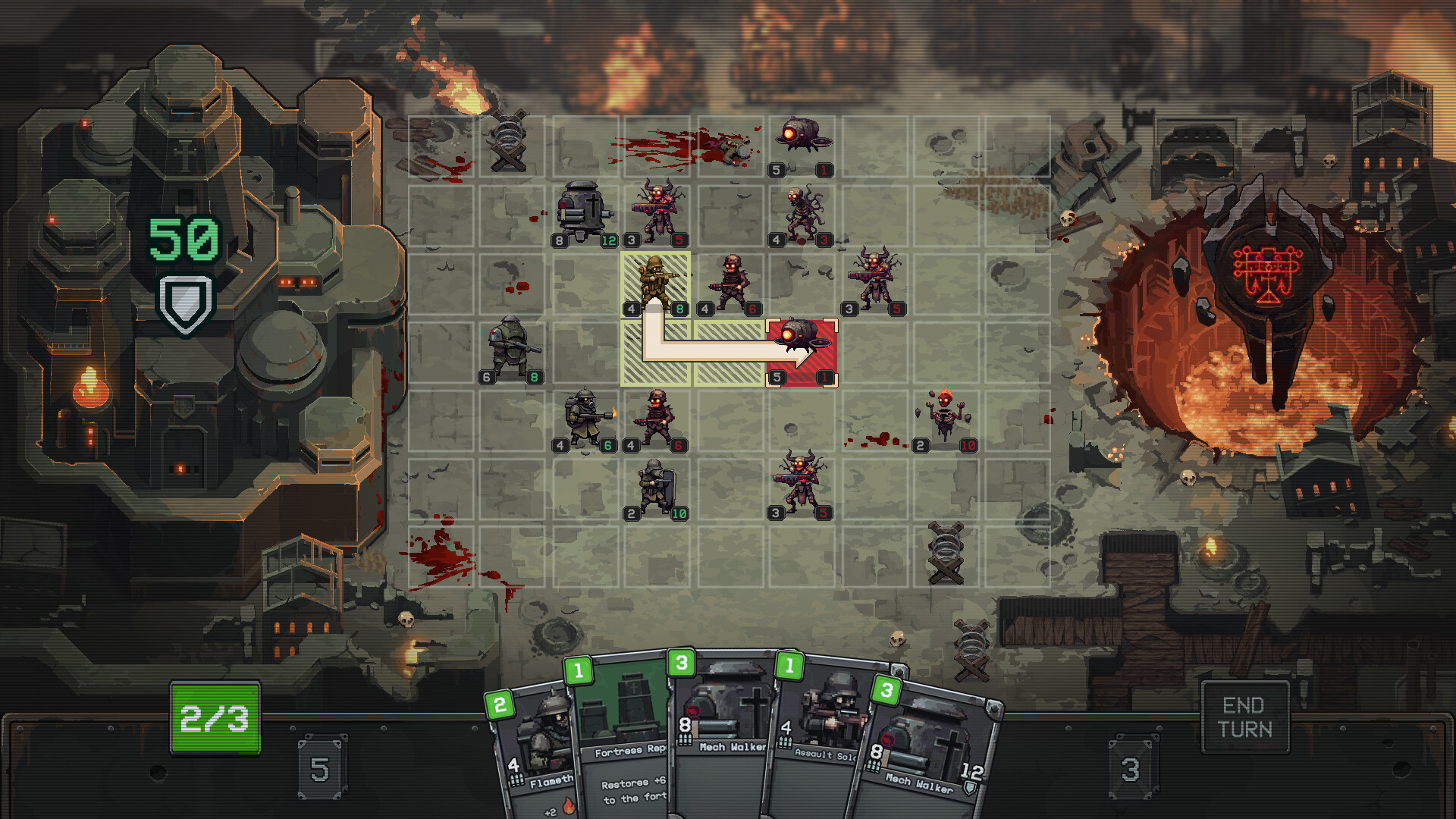1456x819 pixels.
Task: Select the horned demon gunner in the top rows
Action: pos(657,211)
